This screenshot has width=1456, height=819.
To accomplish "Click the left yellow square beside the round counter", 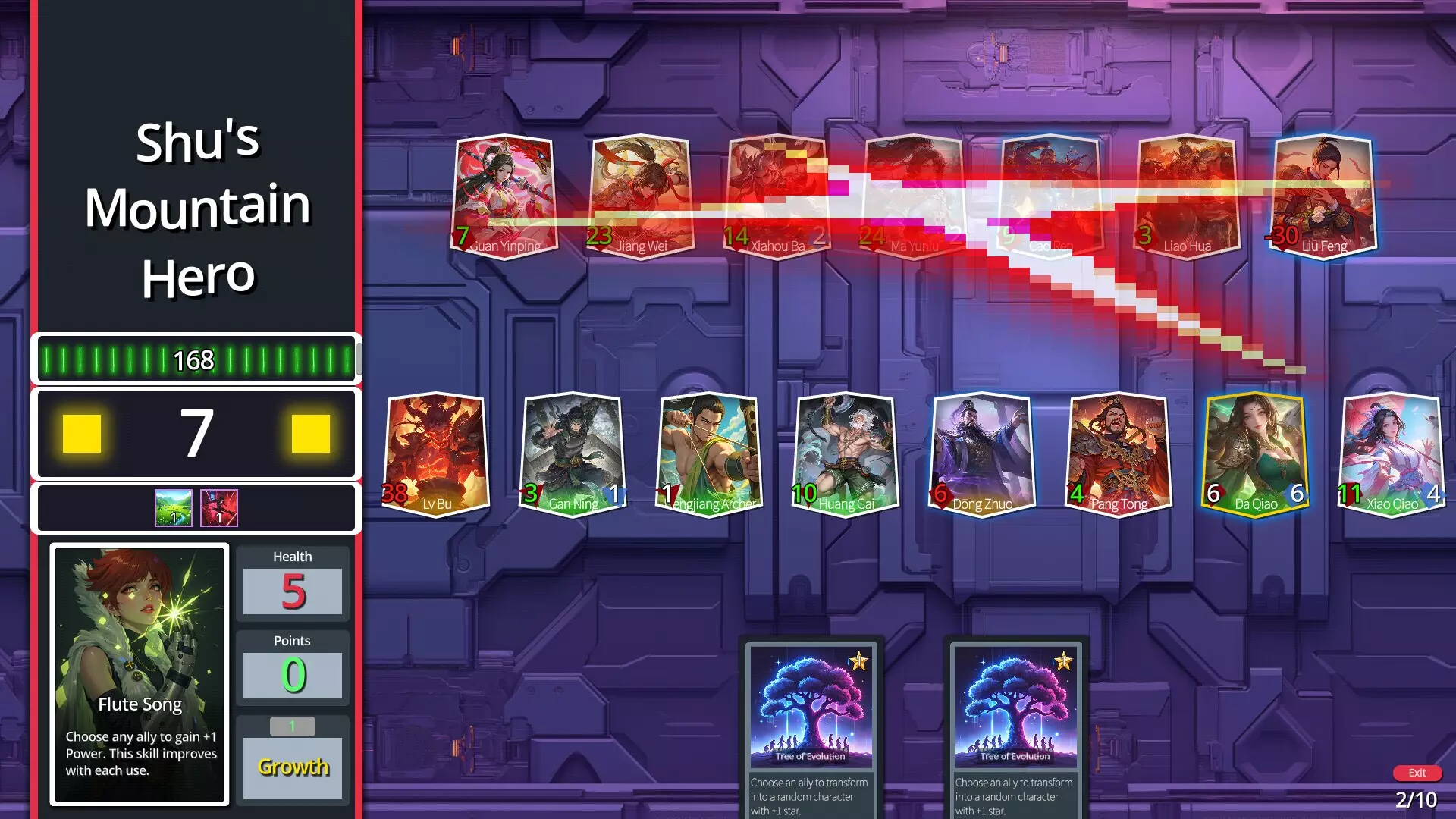I will (81, 432).
